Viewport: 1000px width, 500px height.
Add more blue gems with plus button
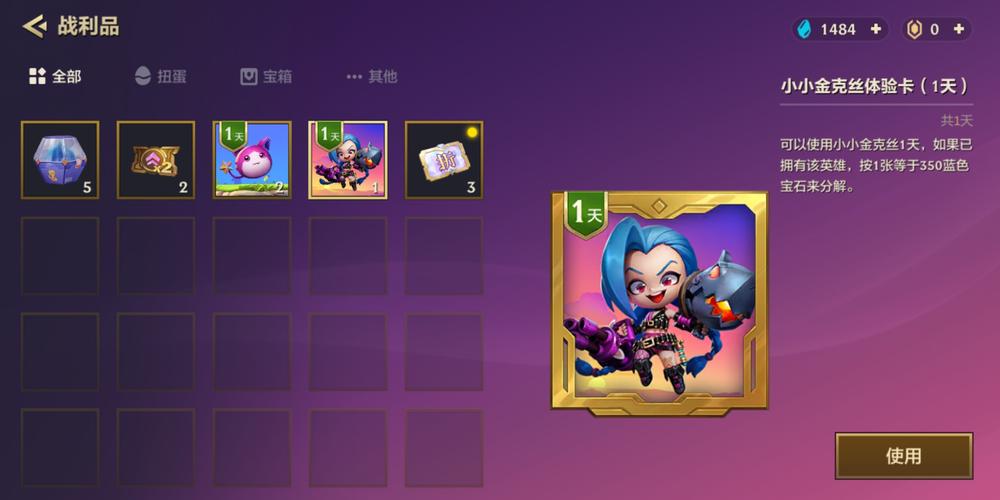tap(876, 29)
